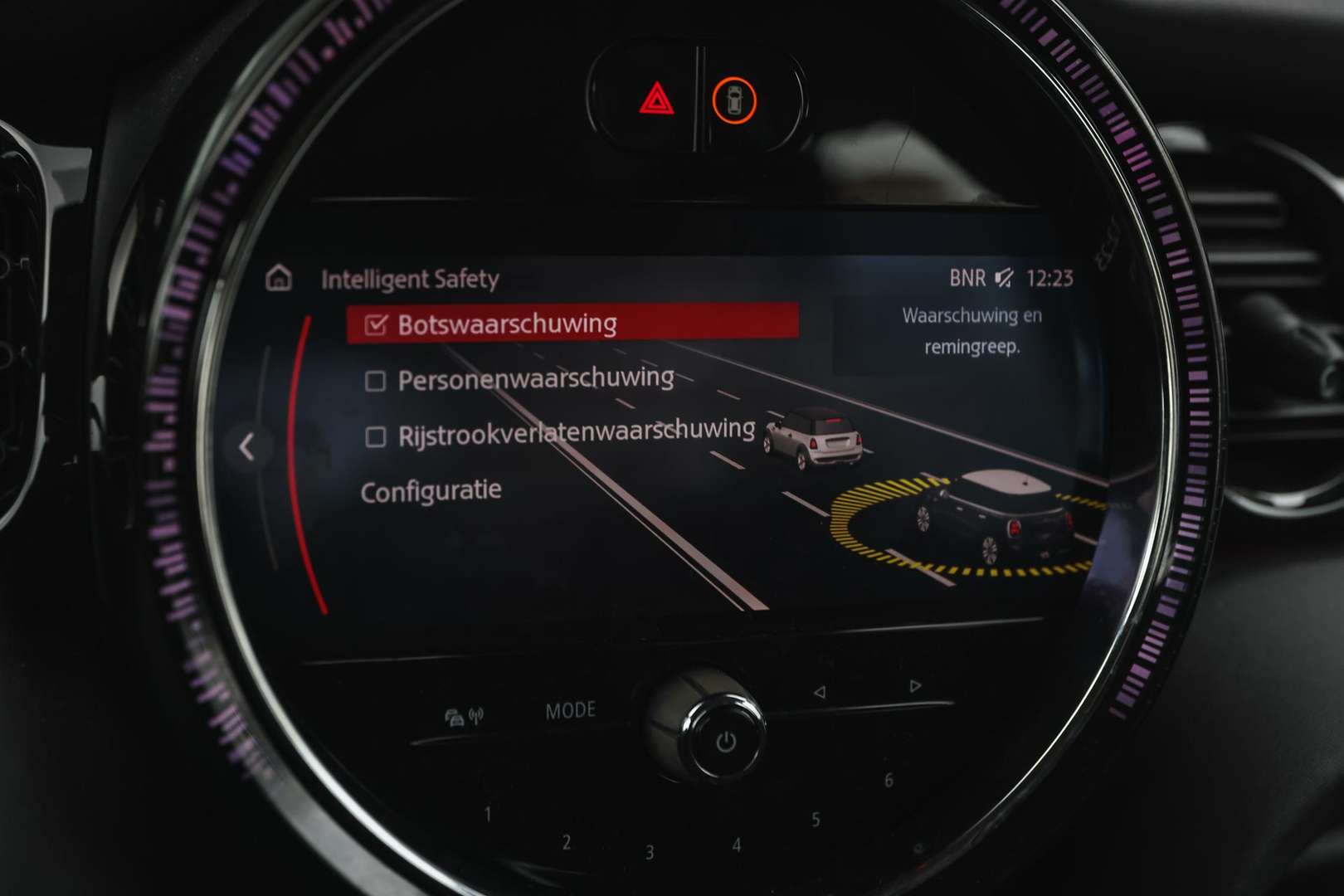Tick the Rijstrookverlatenwaarschuwing checkbox
The image size is (1344, 896).
click(x=376, y=436)
